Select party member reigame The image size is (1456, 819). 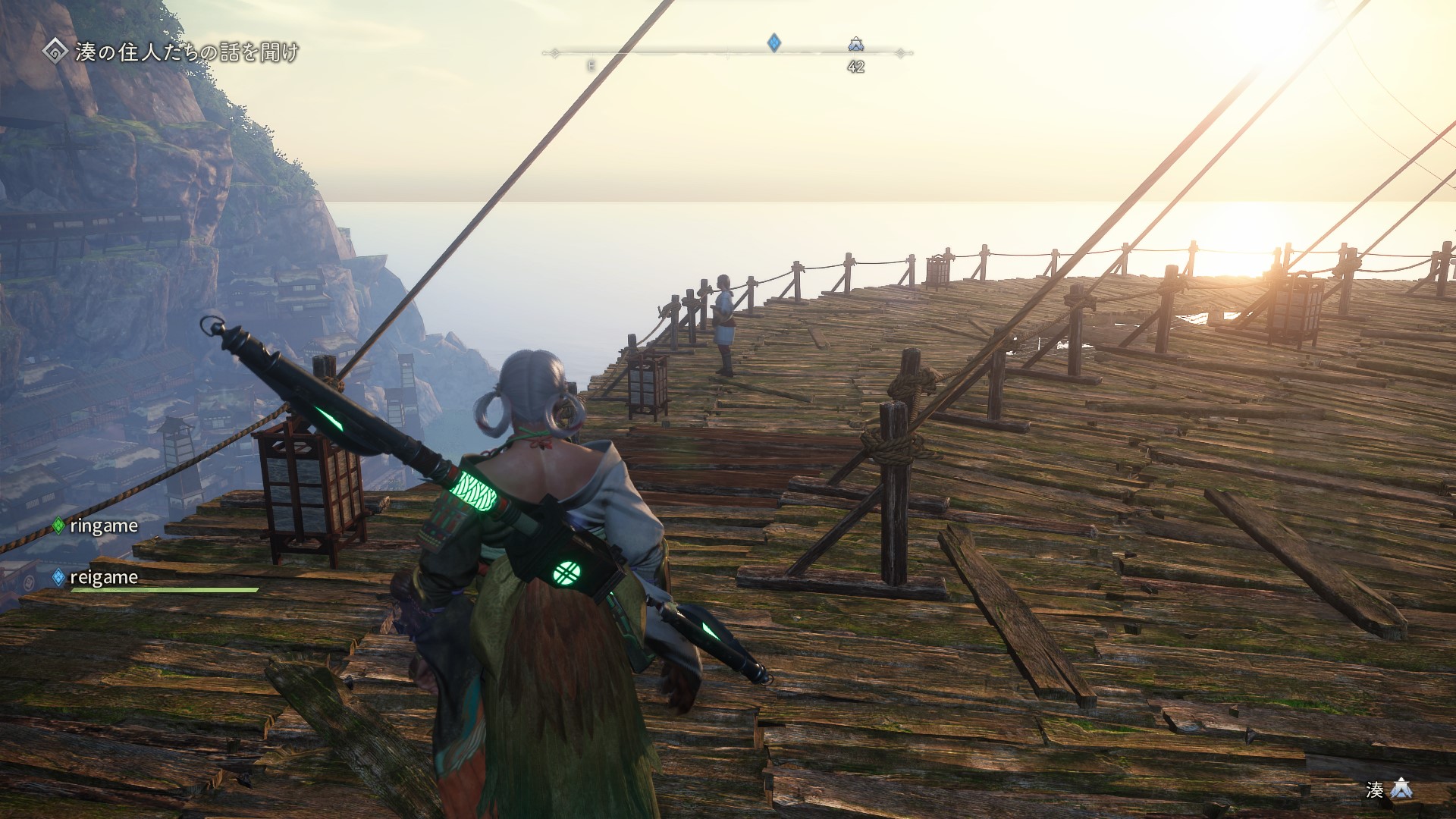tap(103, 577)
